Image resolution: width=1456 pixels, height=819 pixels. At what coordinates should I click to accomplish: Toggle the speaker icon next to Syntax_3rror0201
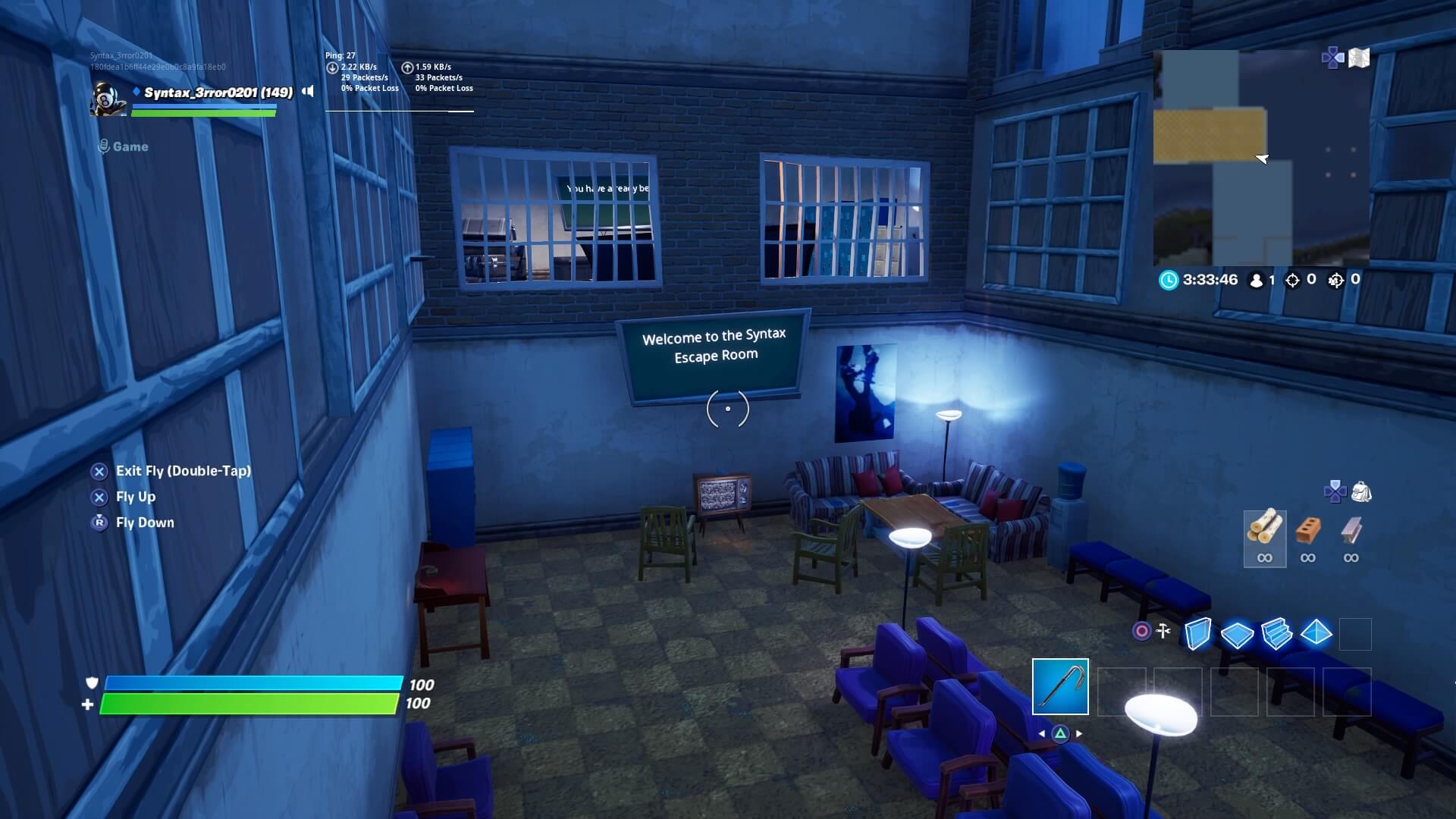(306, 91)
